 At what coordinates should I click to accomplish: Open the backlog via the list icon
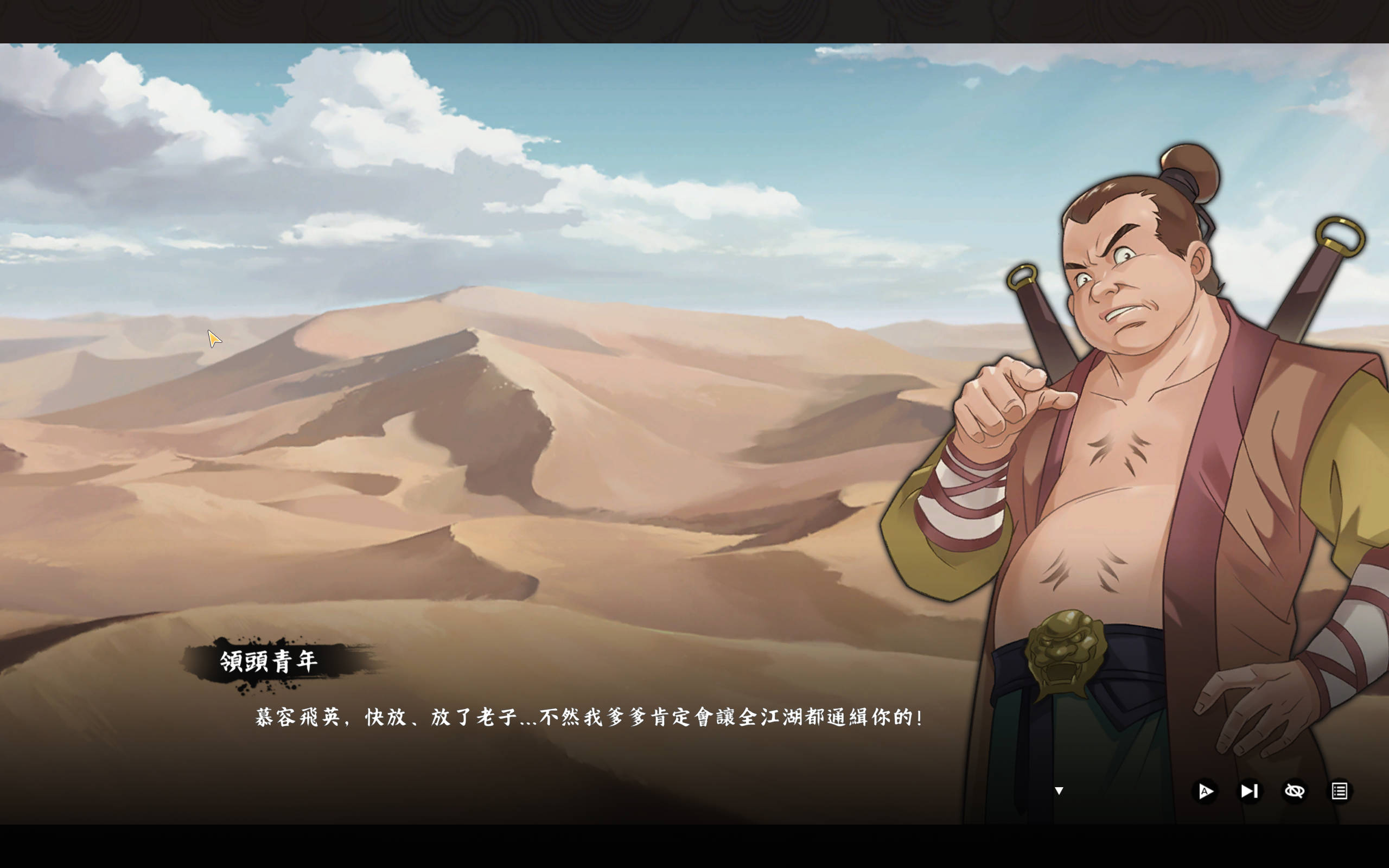point(1339,790)
